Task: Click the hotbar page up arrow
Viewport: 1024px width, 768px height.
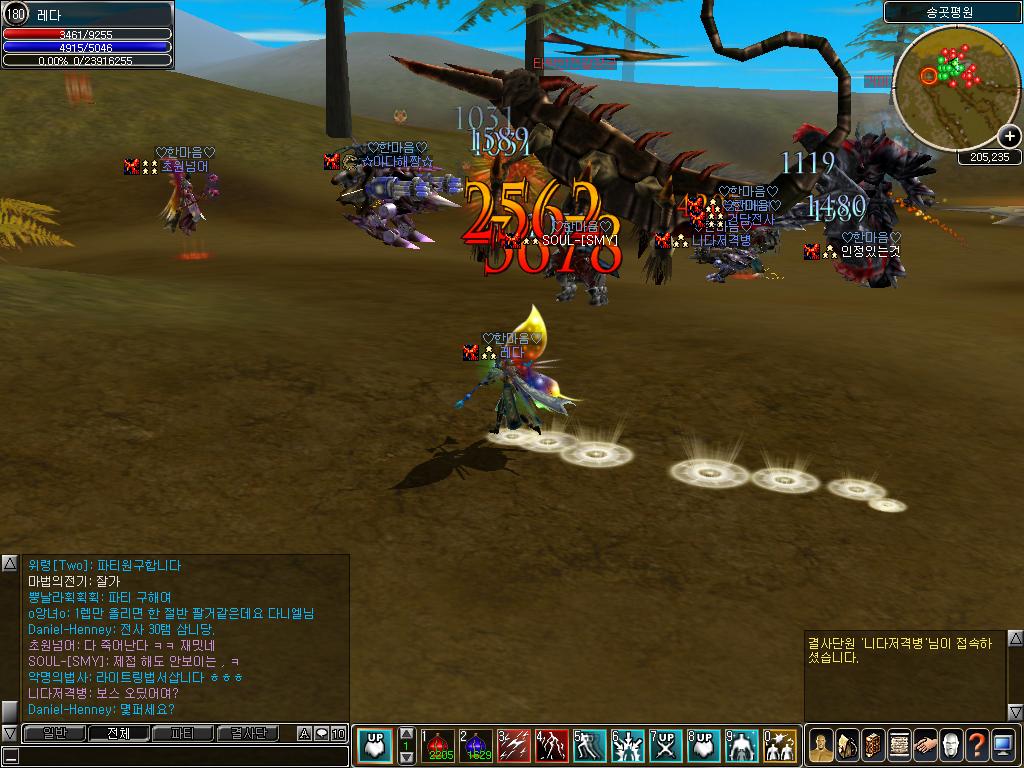Action: coord(405,734)
